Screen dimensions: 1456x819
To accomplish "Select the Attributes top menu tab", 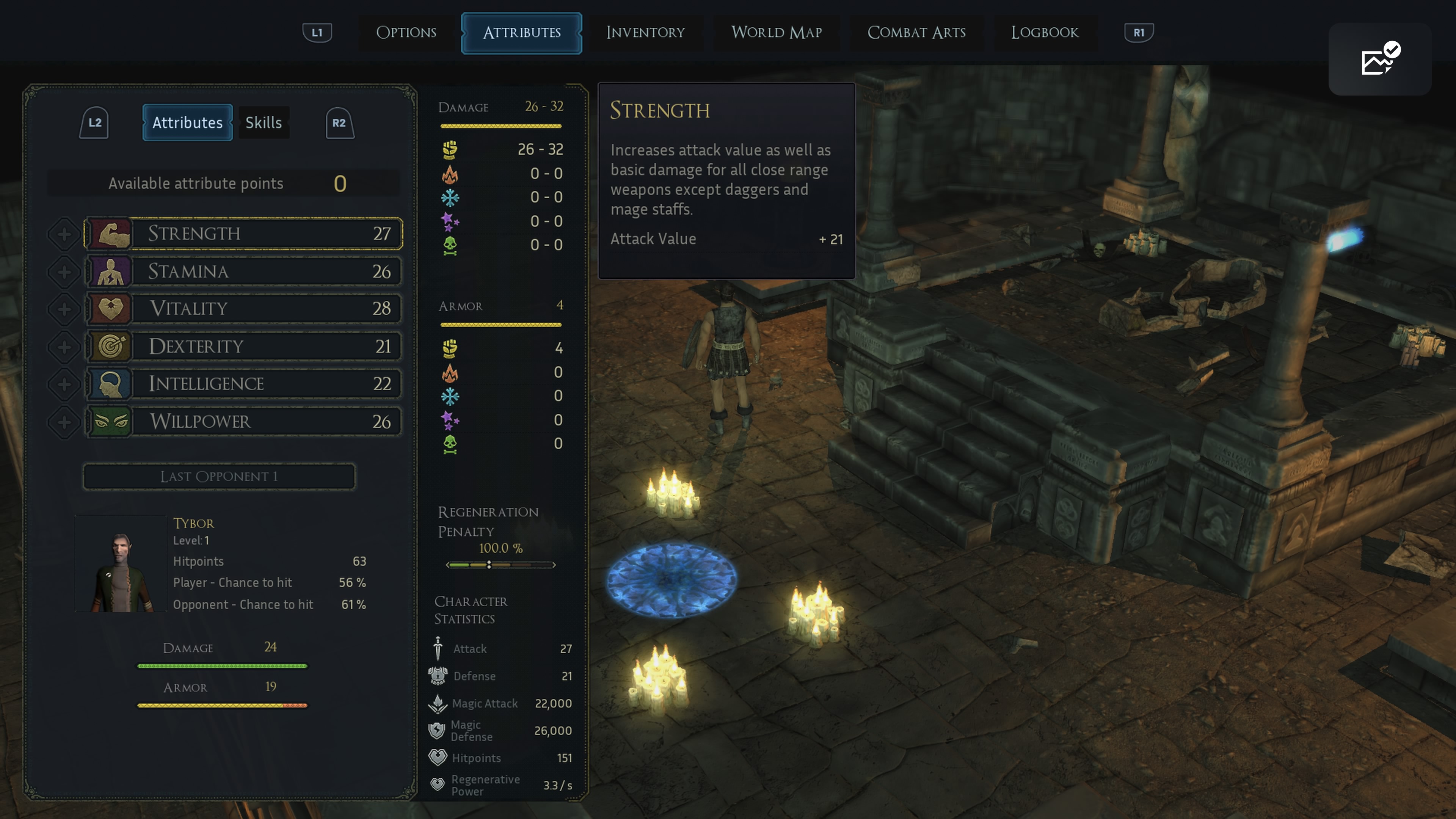I will coord(521,33).
